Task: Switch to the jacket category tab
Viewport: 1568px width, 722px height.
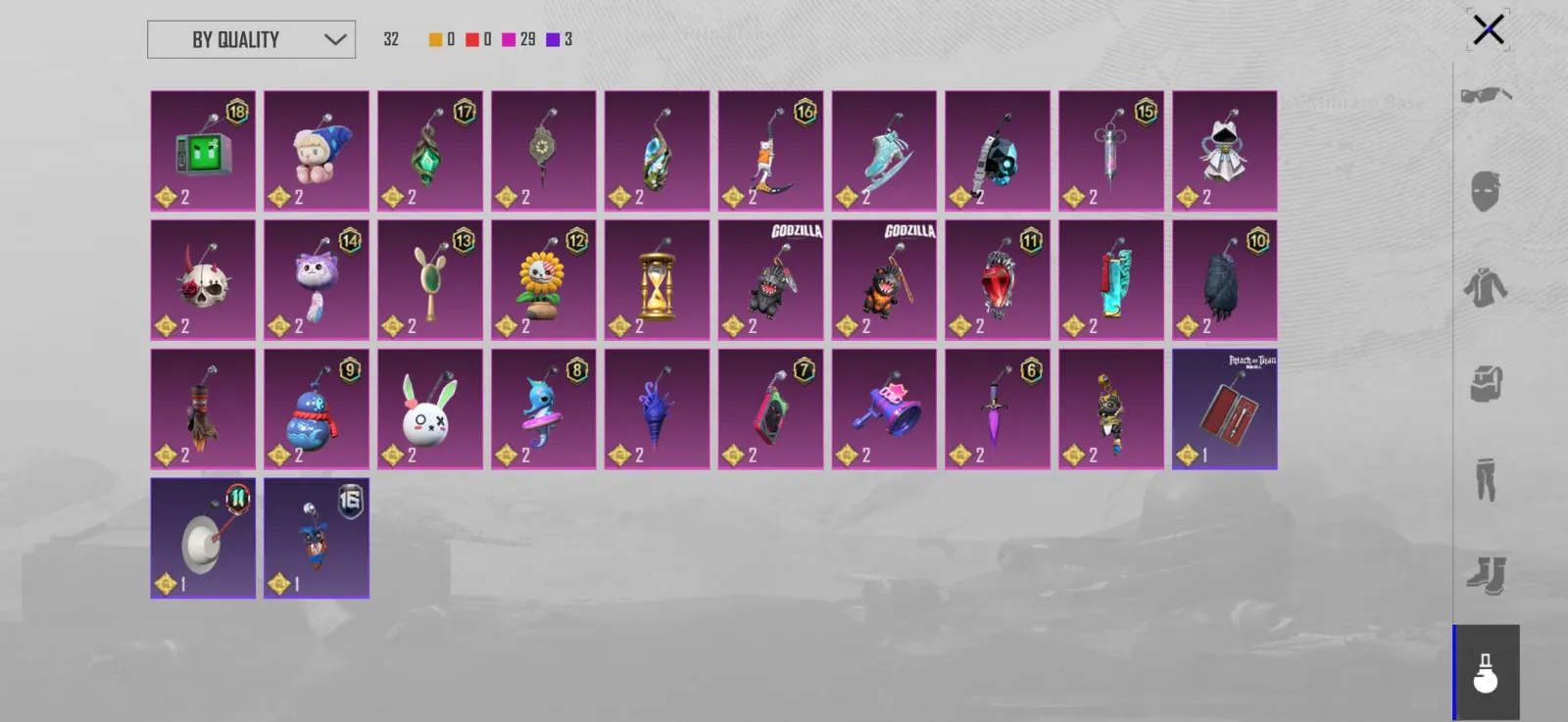Action: click(x=1486, y=287)
